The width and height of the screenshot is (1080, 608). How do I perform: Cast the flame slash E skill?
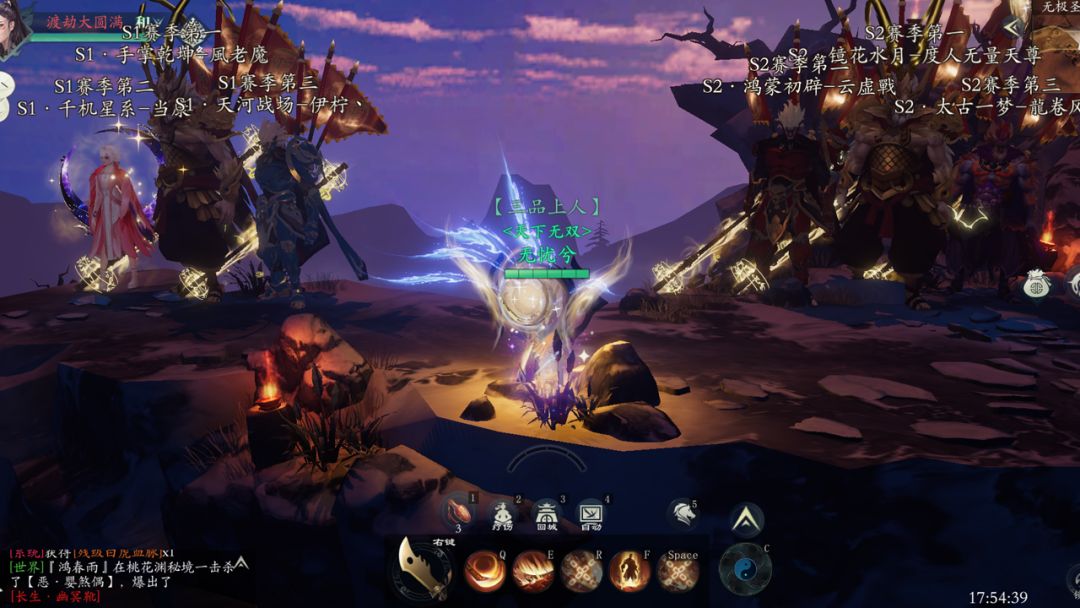[x=533, y=571]
